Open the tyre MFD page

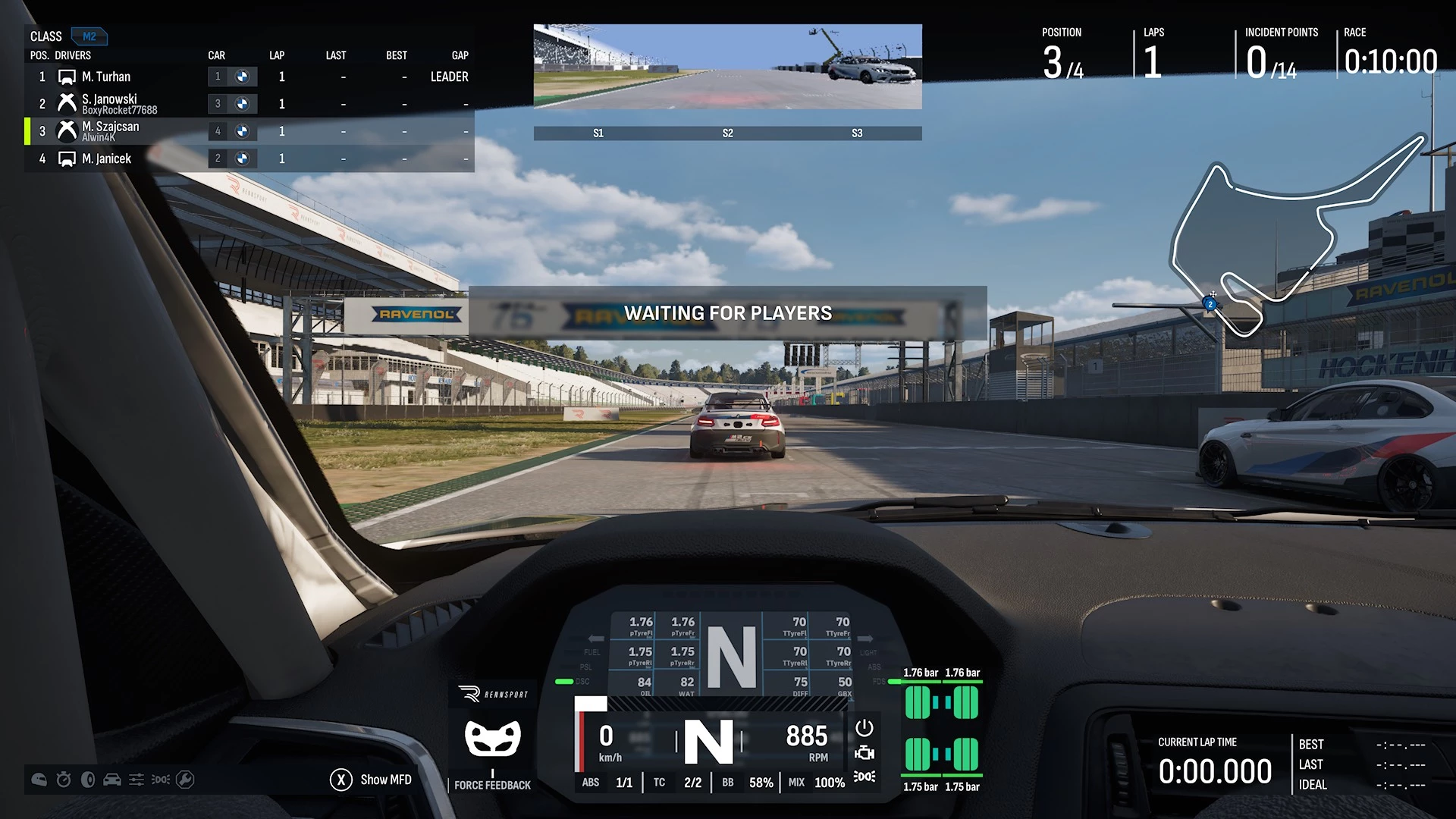point(88,780)
